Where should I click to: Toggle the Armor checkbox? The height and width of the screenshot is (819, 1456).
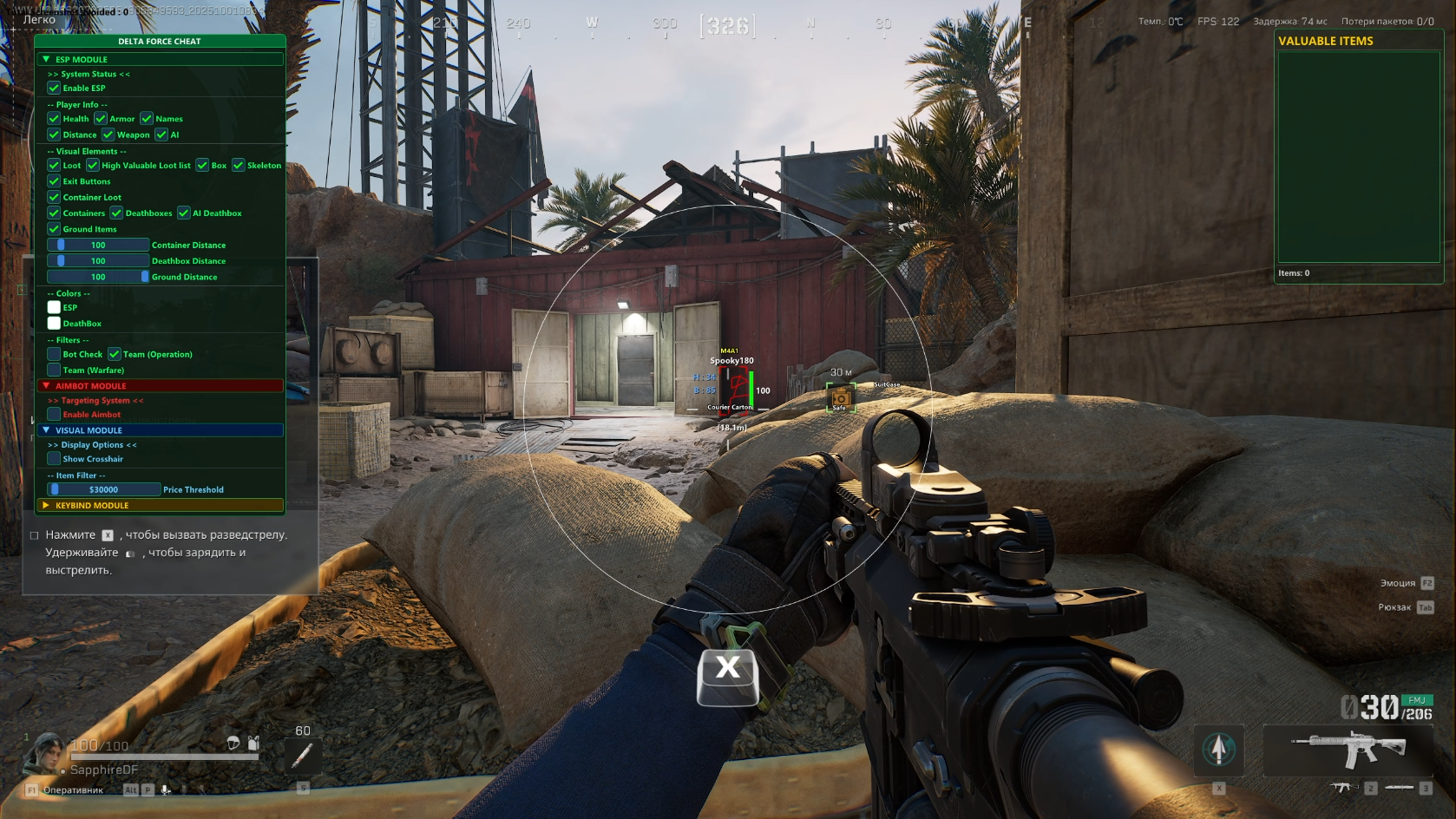point(101,119)
